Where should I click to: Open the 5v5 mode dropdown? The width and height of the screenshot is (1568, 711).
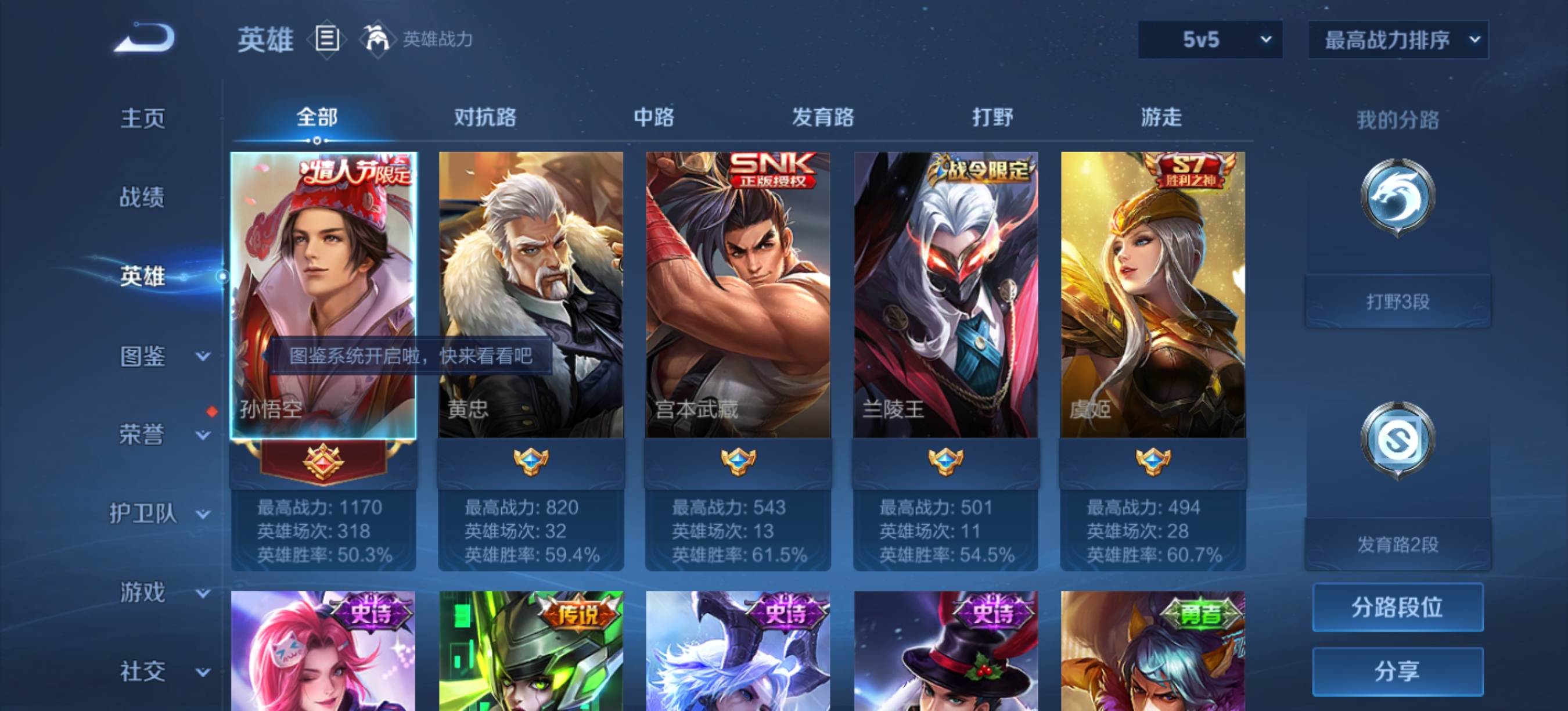pos(1210,39)
